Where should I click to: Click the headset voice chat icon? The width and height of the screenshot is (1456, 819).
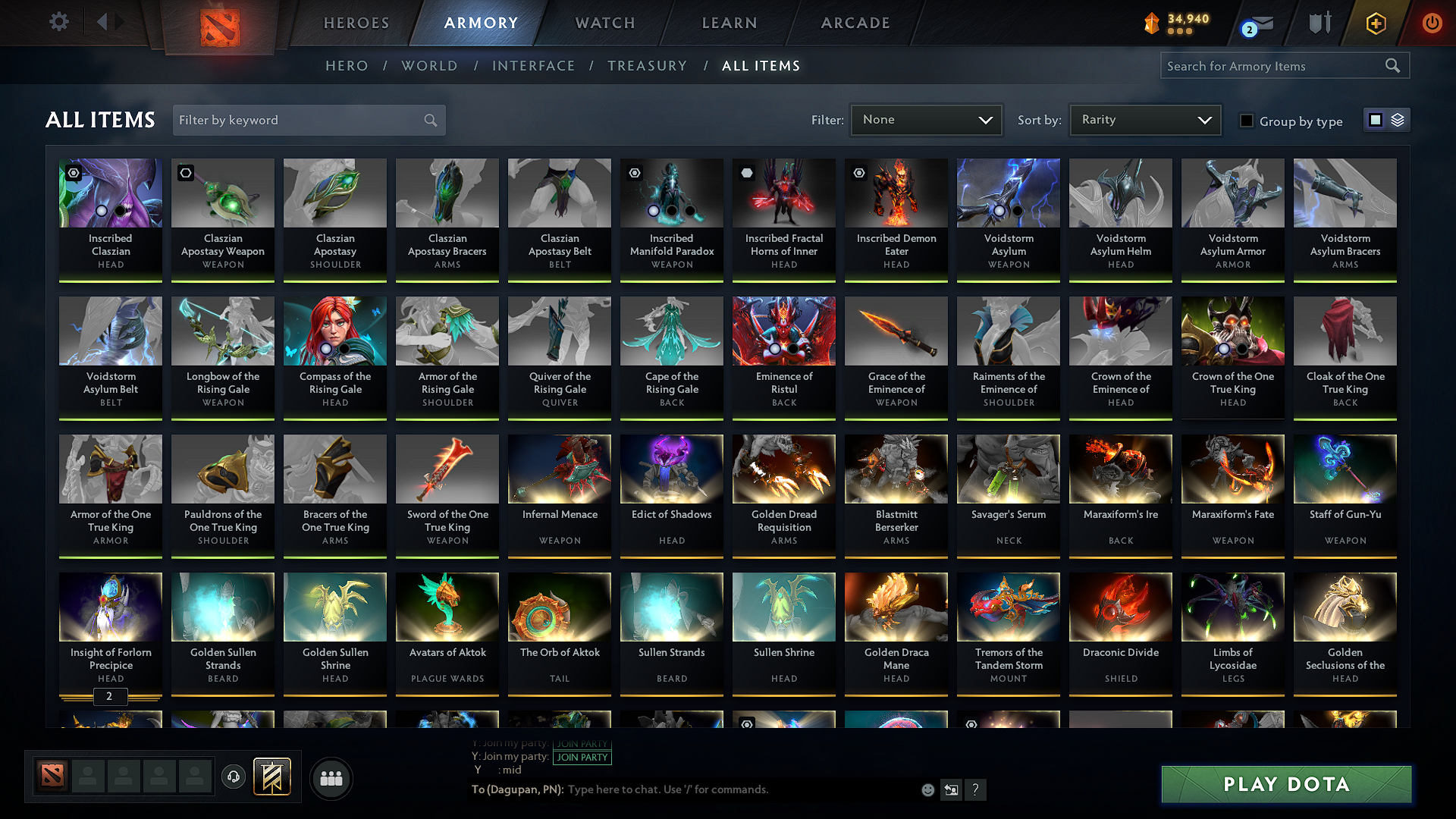(x=233, y=778)
